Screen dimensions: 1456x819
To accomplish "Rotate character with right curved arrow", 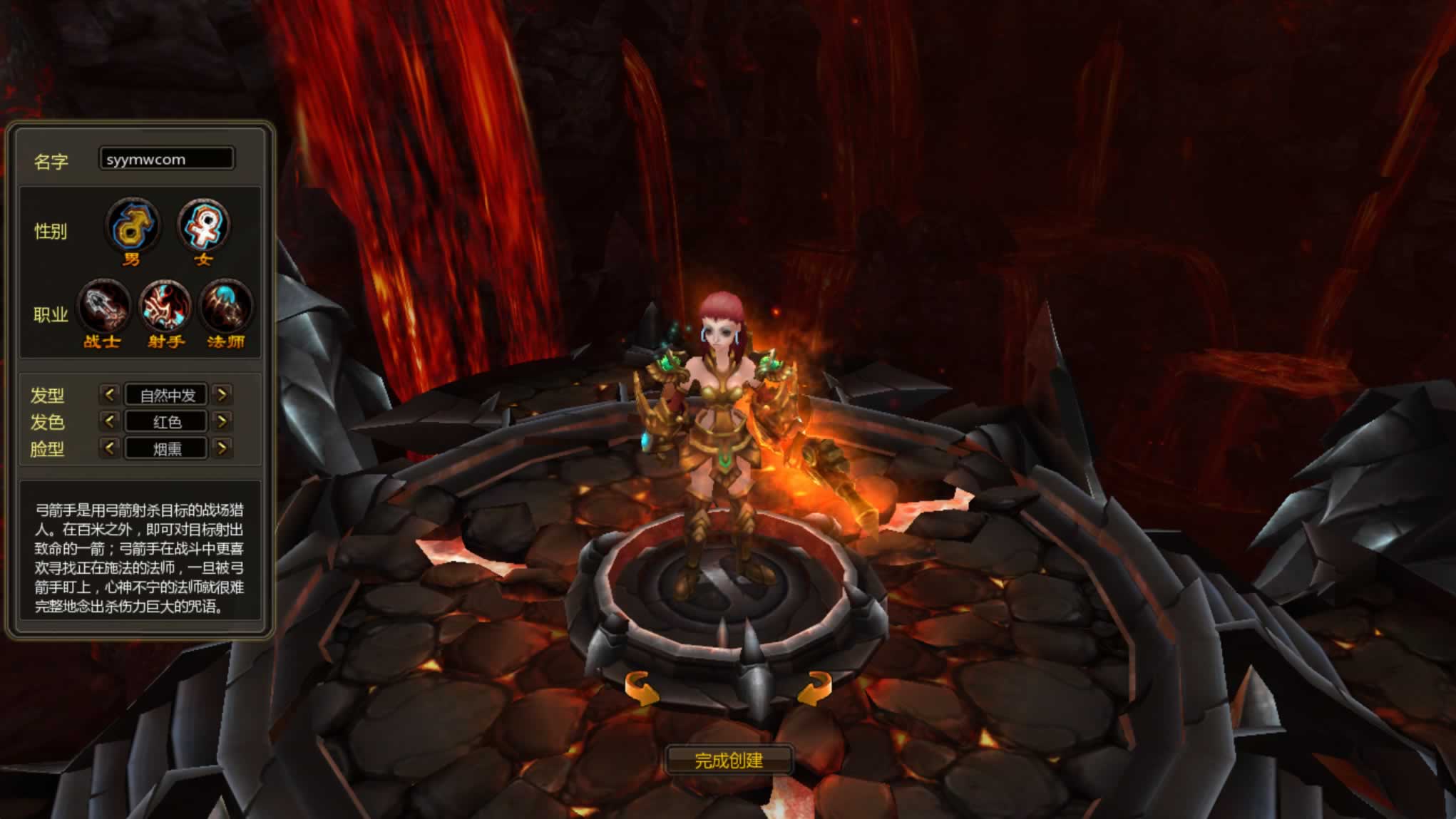I will point(815,689).
